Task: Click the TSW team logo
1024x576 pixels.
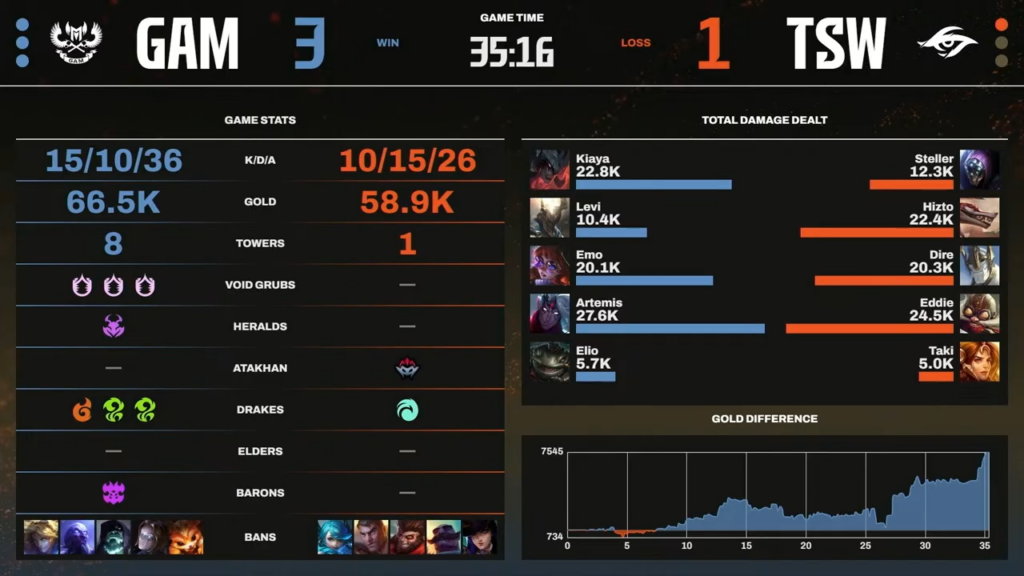Action: point(947,43)
